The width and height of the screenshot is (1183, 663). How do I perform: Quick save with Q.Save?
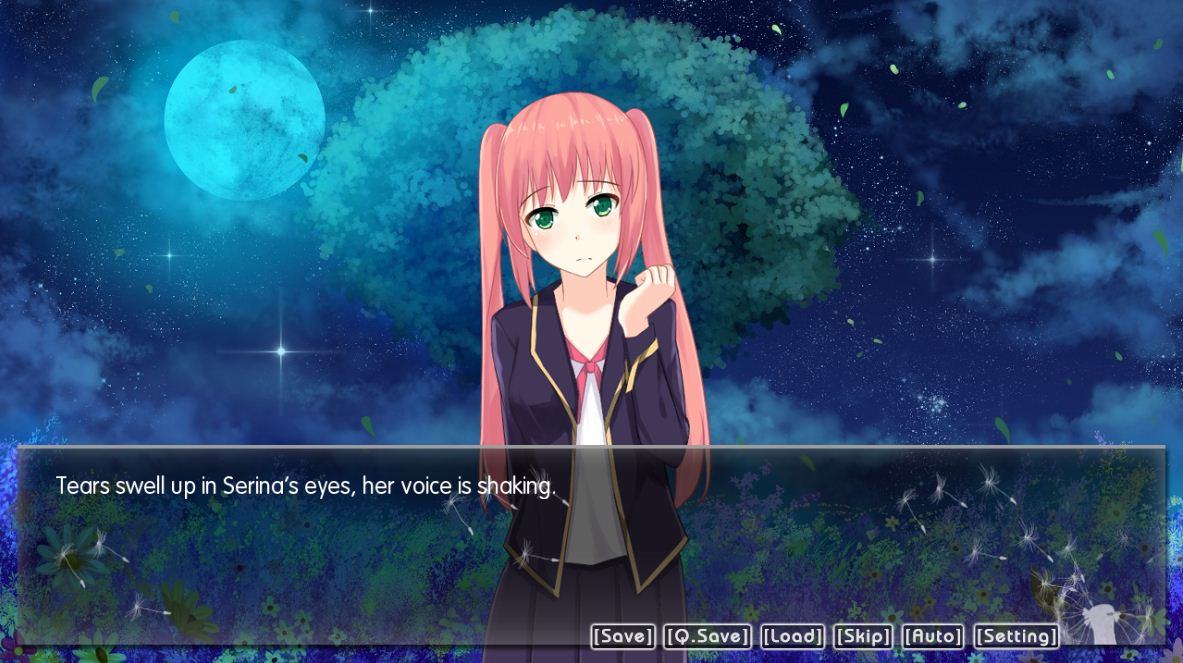[707, 637]
